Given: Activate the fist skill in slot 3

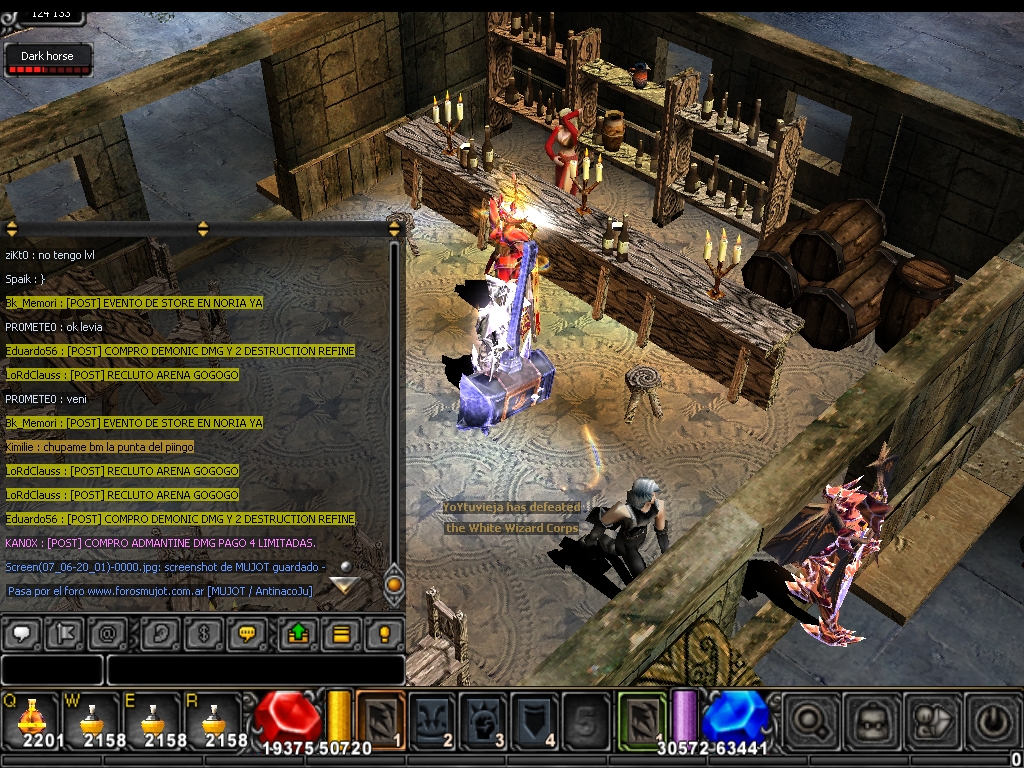Looking at the screenshot, I should point(483,718).
